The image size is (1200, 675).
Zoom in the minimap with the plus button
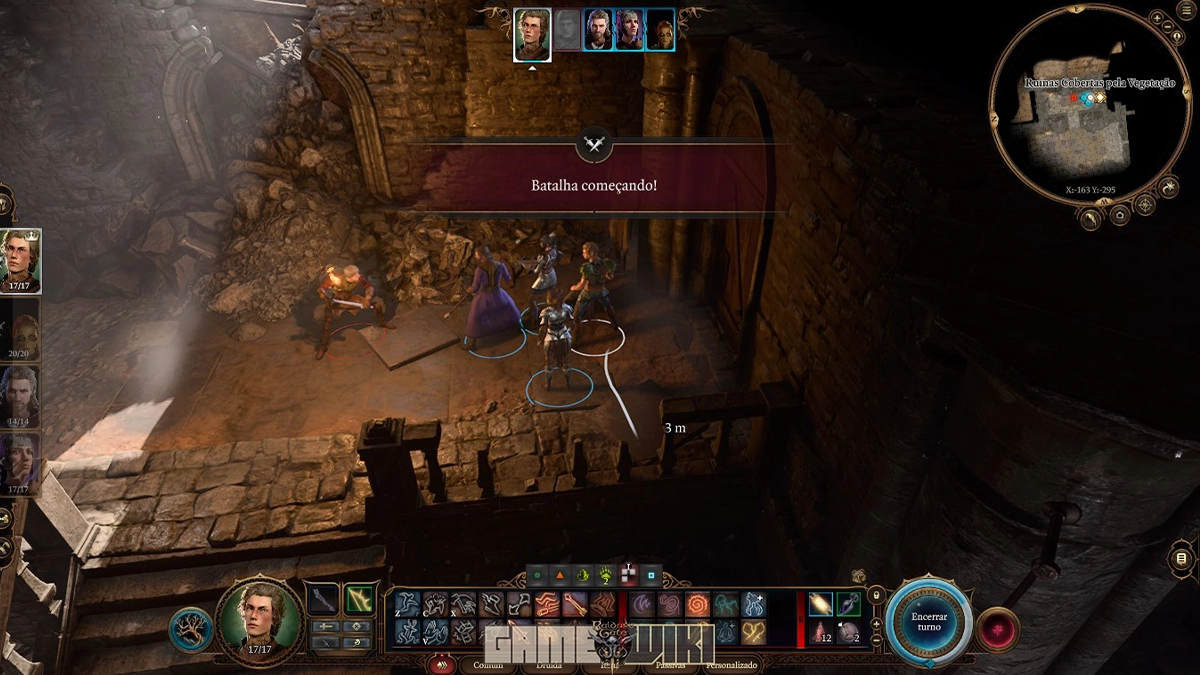(1156, 19)
